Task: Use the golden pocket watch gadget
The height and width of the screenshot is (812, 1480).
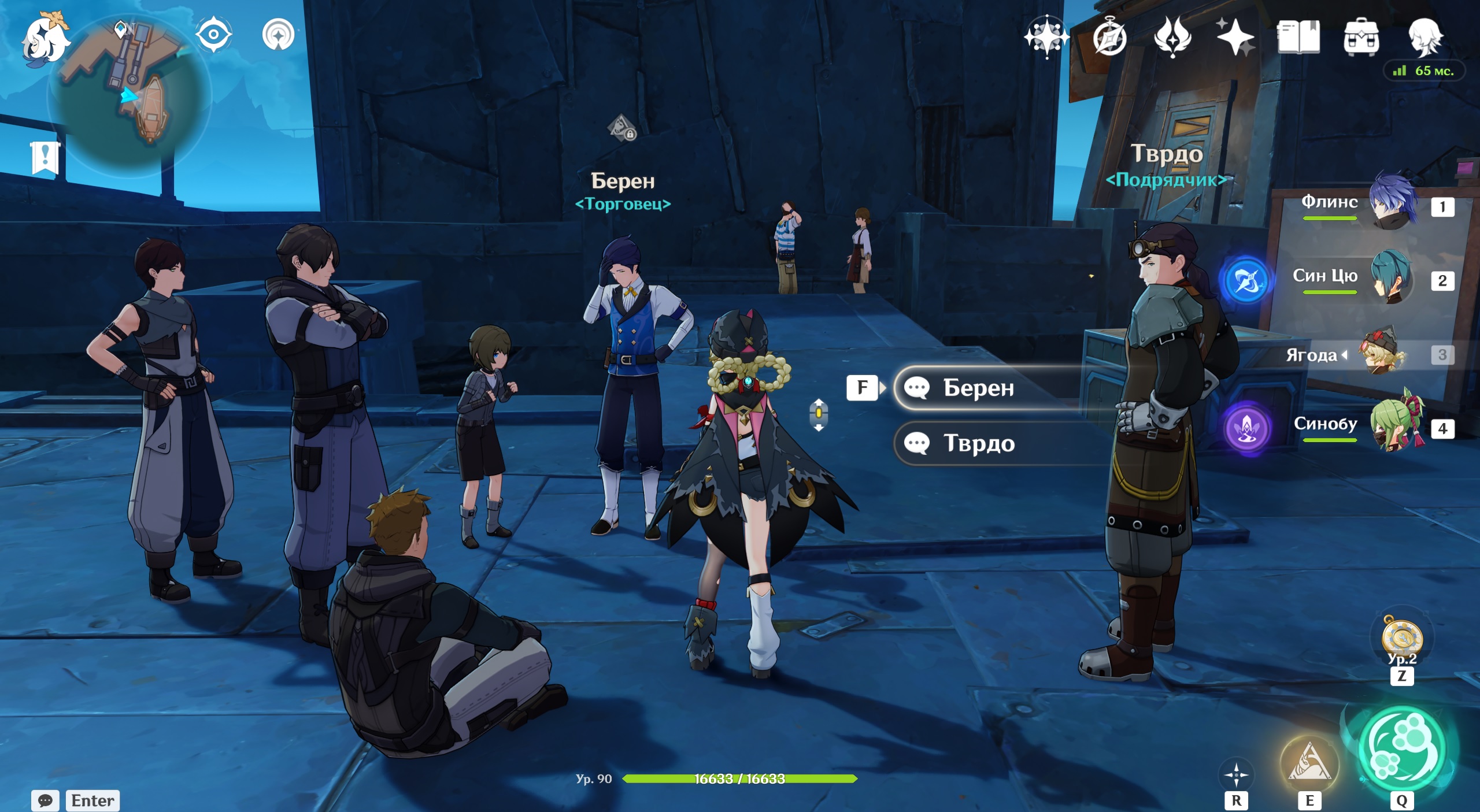Action: pyautogui.click(x=1401, y=639)
